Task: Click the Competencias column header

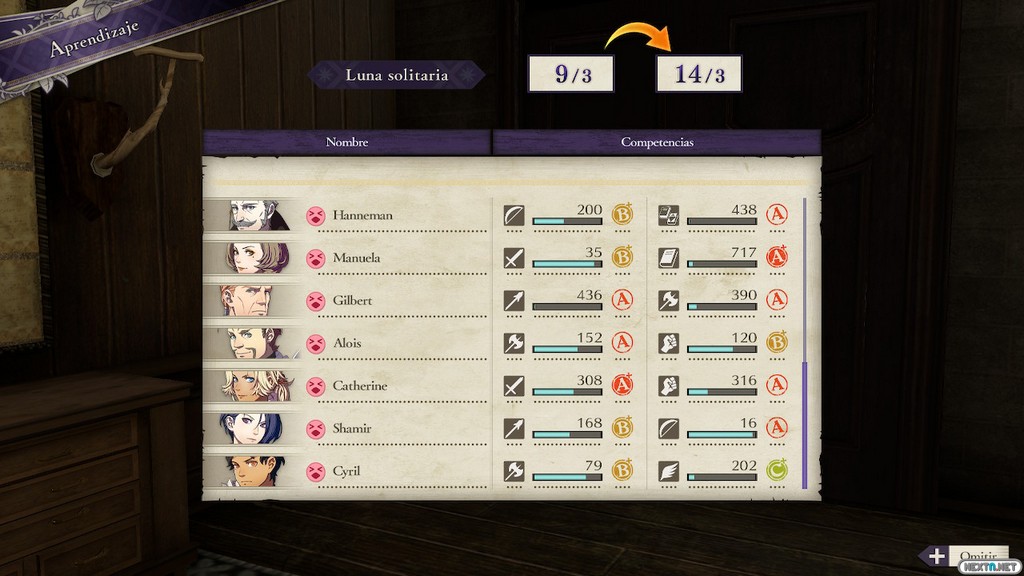Action: (657, 142)
